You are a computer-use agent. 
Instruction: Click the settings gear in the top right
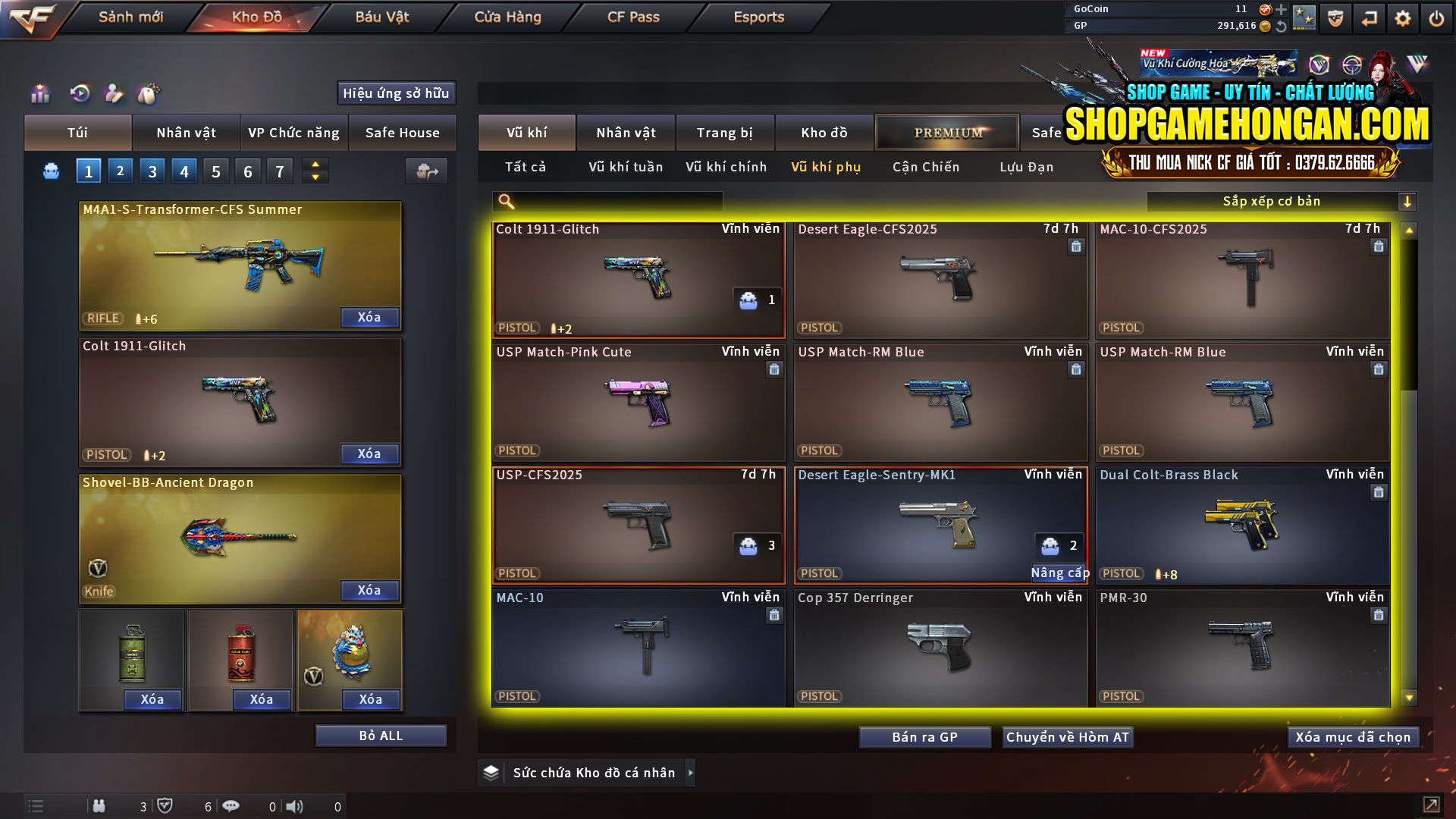click(x=1402, y=17)
